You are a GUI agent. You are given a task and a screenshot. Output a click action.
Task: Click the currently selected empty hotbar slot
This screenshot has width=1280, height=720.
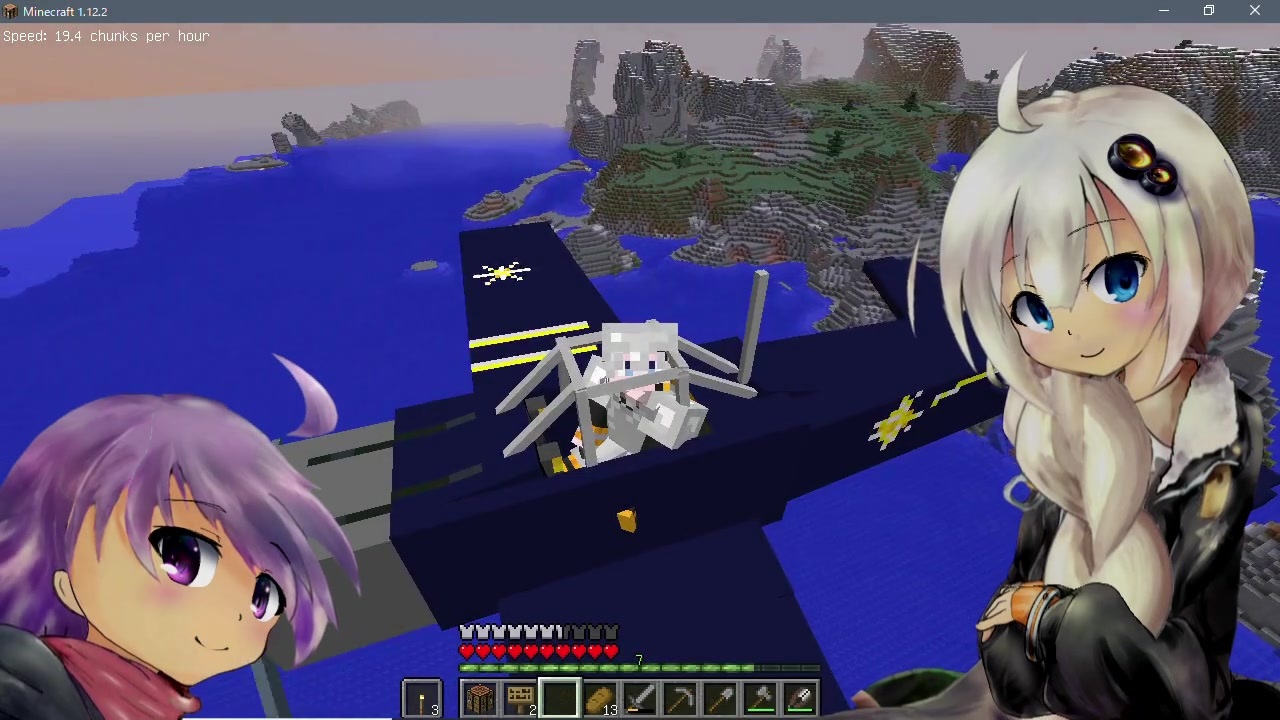coord(559,695)
